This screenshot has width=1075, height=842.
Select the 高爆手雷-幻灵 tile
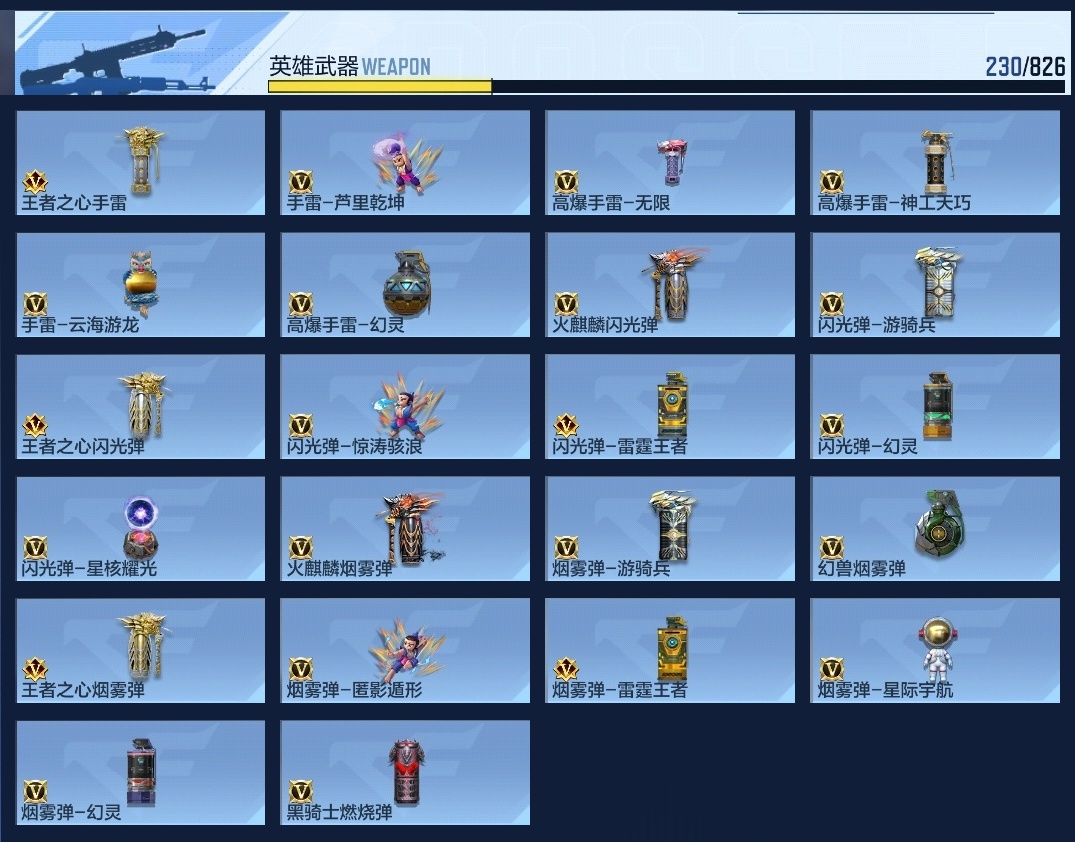coord(405,284)
